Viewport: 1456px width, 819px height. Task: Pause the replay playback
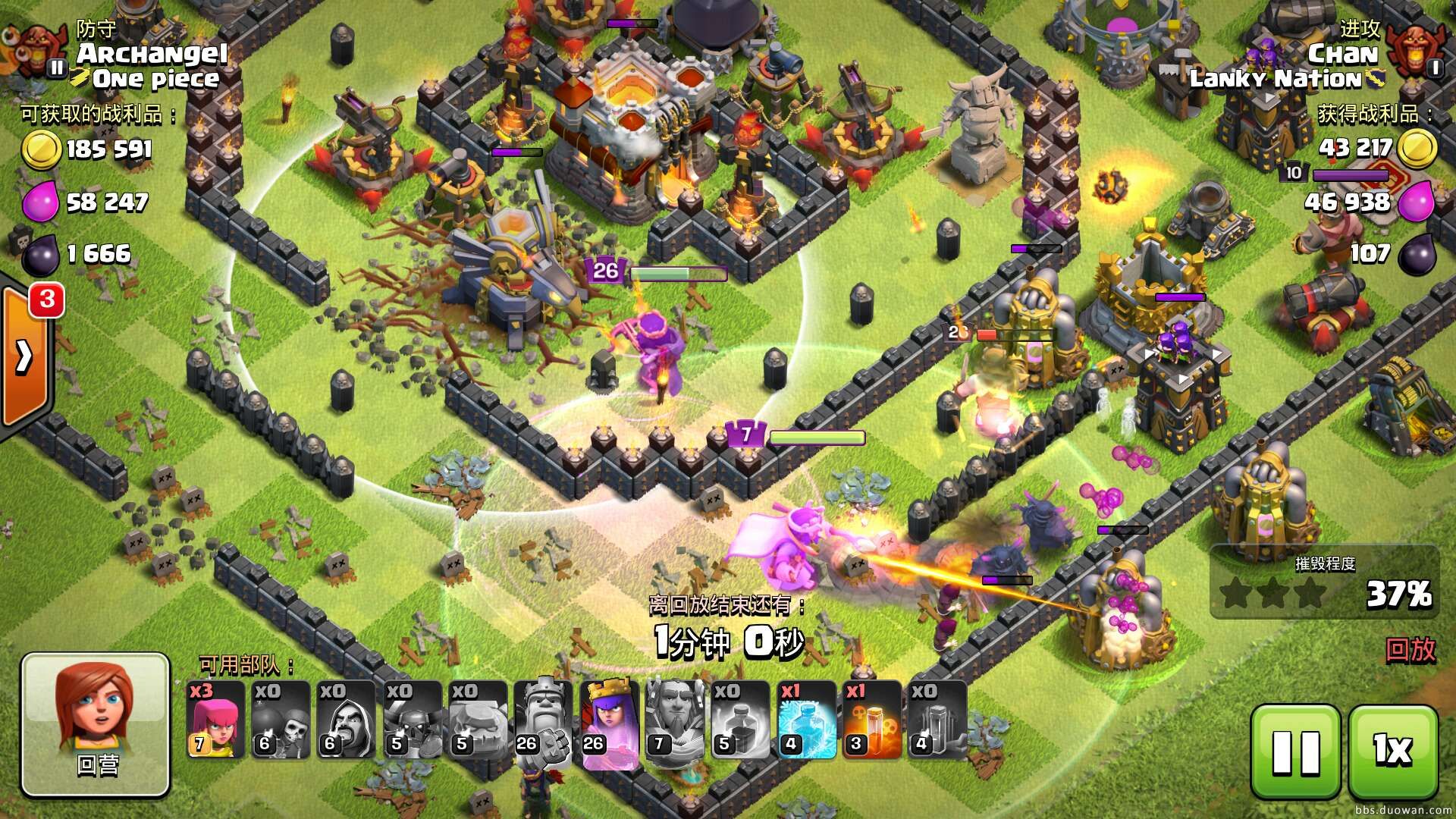(1296, 752)
